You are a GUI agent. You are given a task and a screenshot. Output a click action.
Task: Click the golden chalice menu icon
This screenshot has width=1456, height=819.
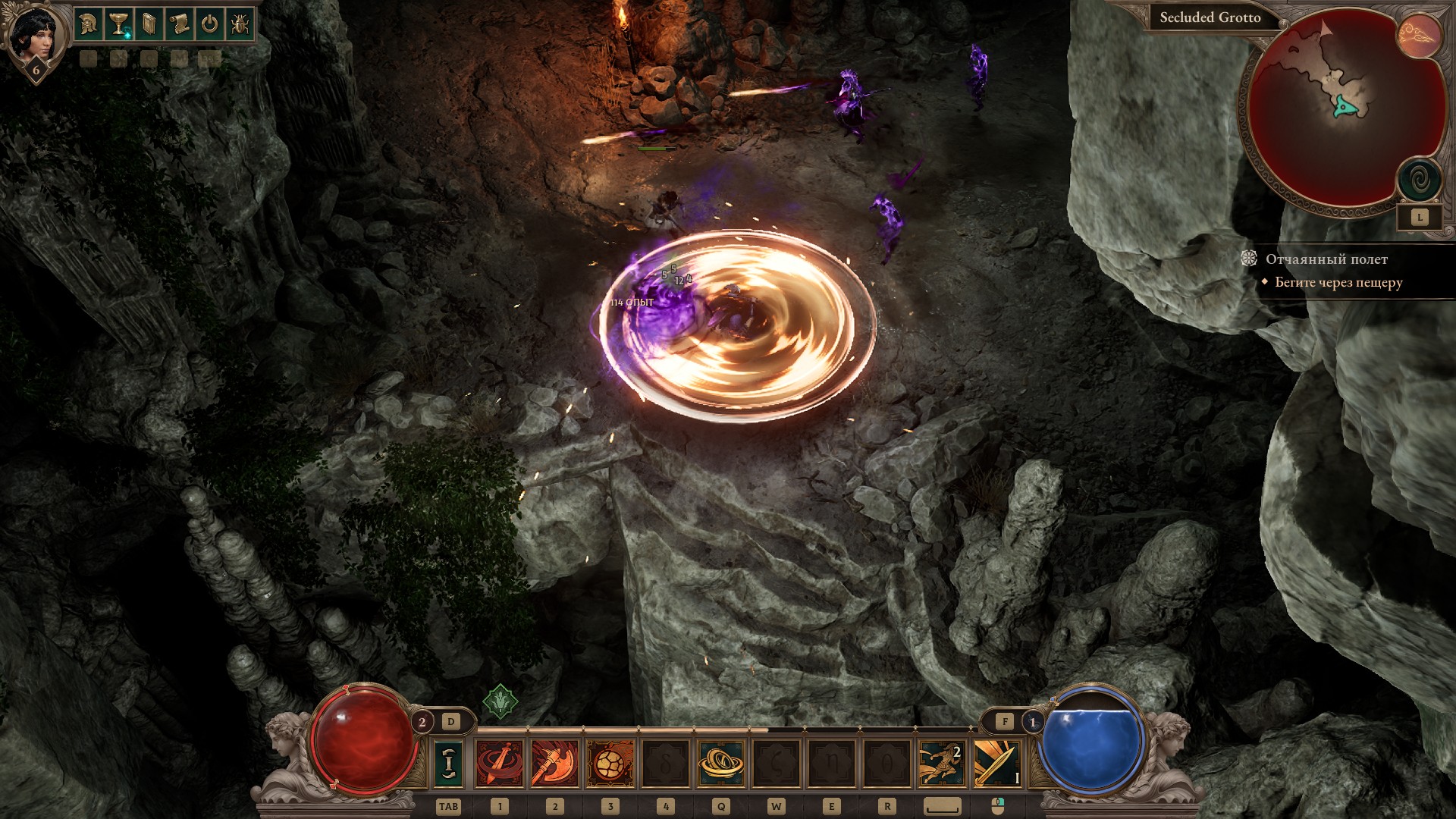tap(118, 24)
